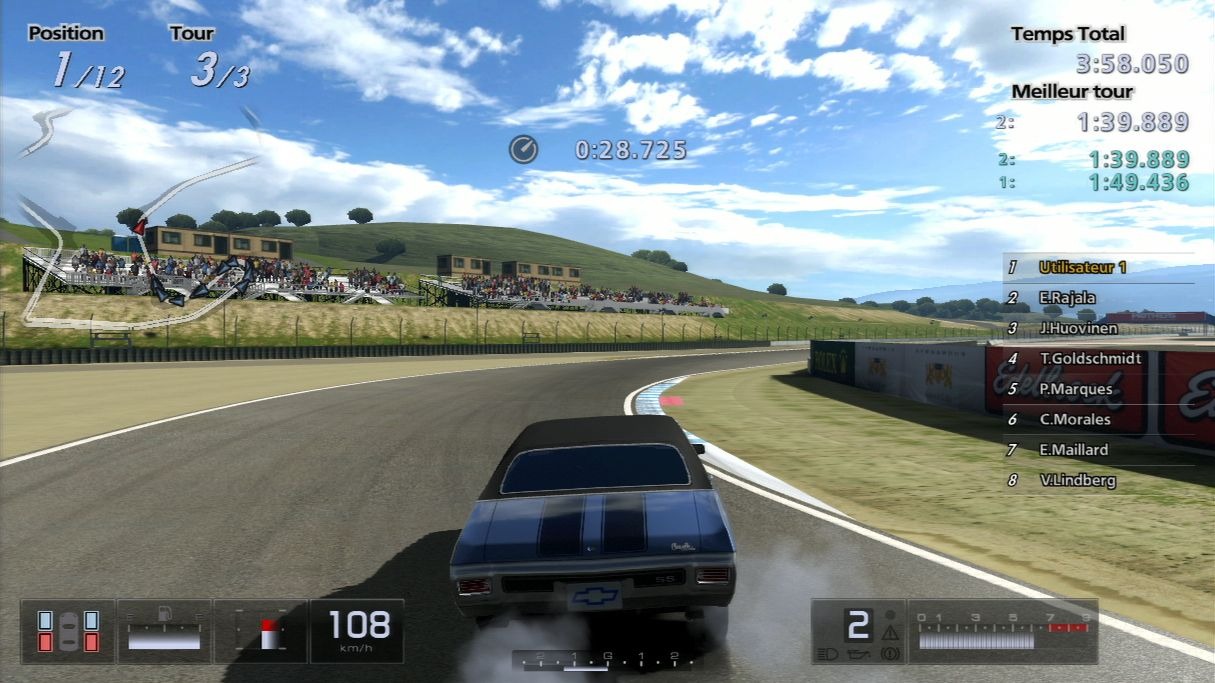Screen dimensions: 1215x683
Task: Select E.Rajala in the standings list
Action: [x=1067, y=297]
